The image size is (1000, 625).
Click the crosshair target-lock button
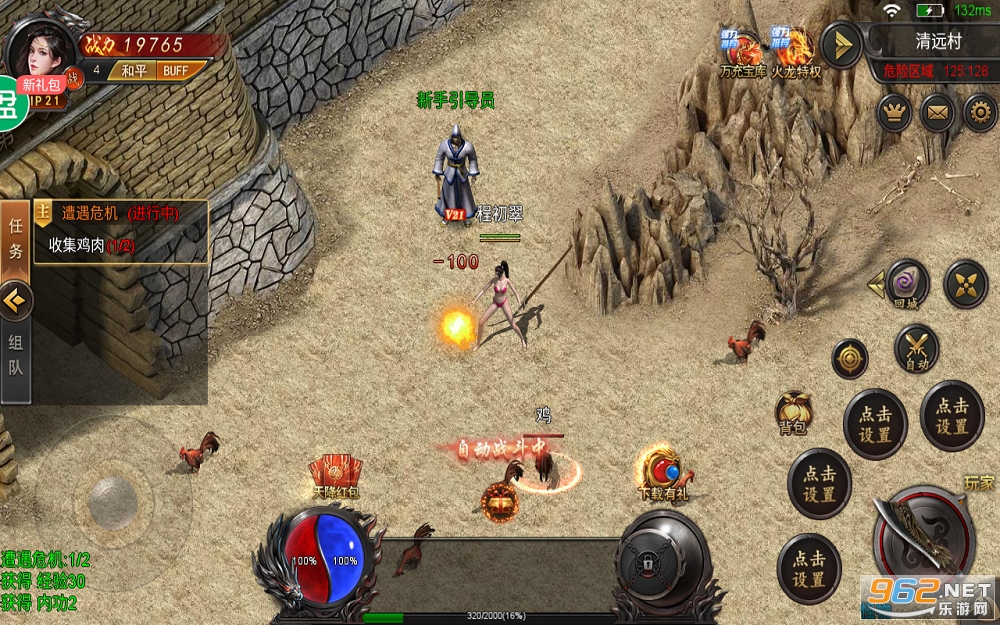[850, 358]
